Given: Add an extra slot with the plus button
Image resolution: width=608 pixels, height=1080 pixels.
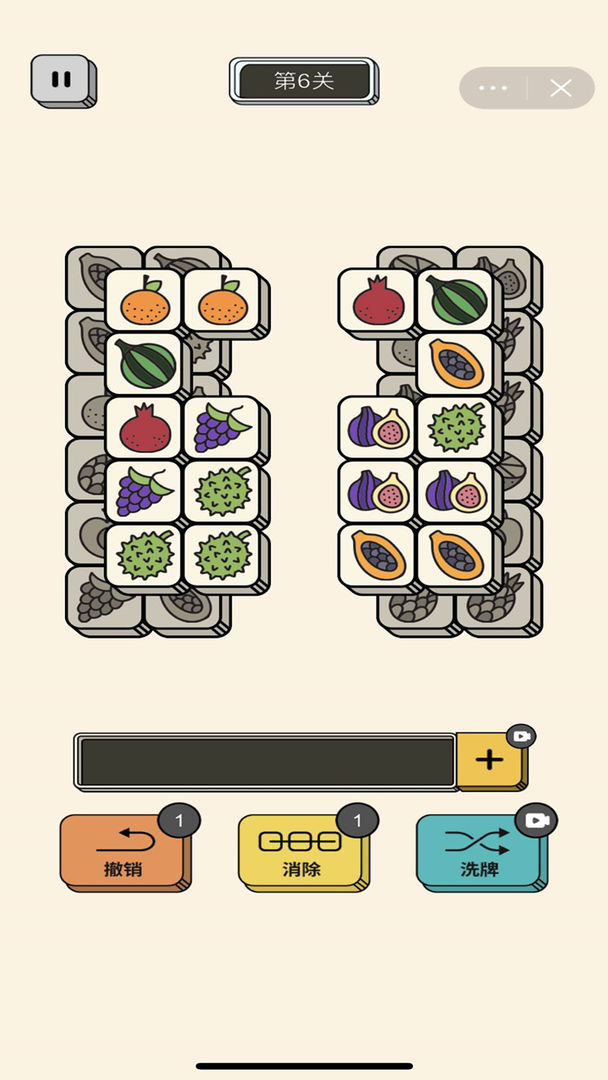Looking at the screenshot, I should tap(489, 760).
